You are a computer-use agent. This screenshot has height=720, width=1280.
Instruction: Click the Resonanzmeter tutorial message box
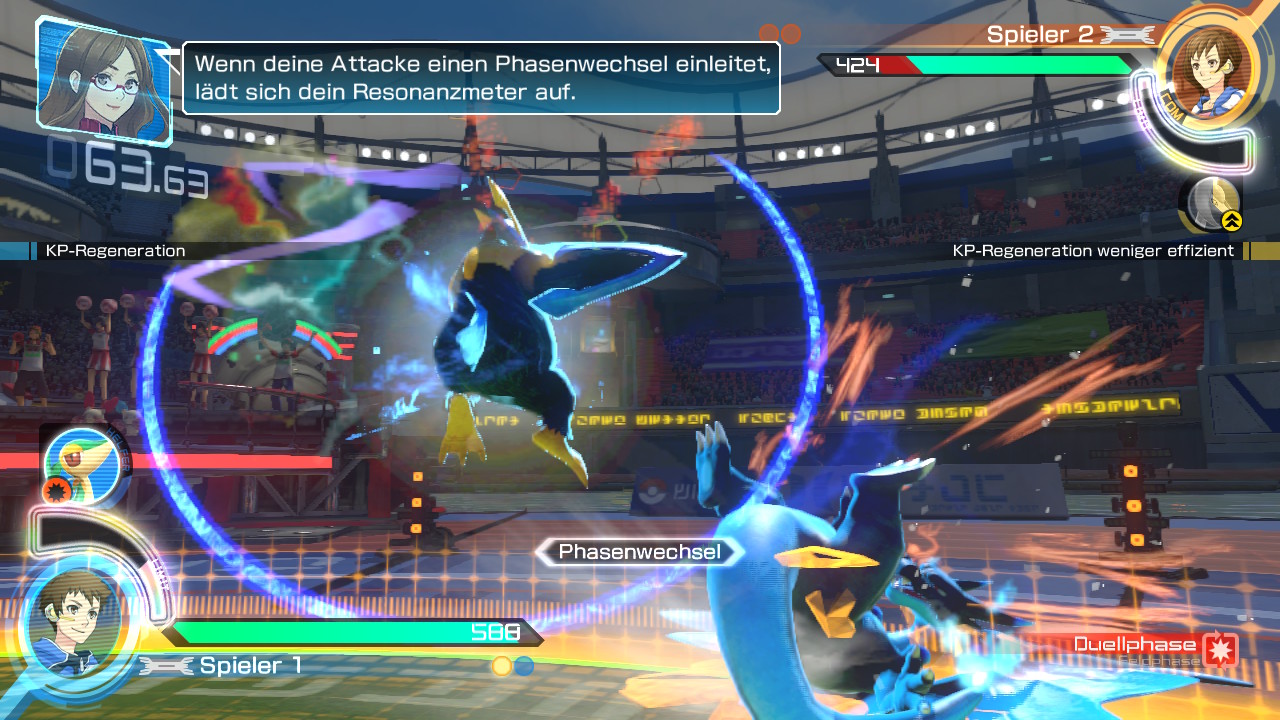(481, 78)
